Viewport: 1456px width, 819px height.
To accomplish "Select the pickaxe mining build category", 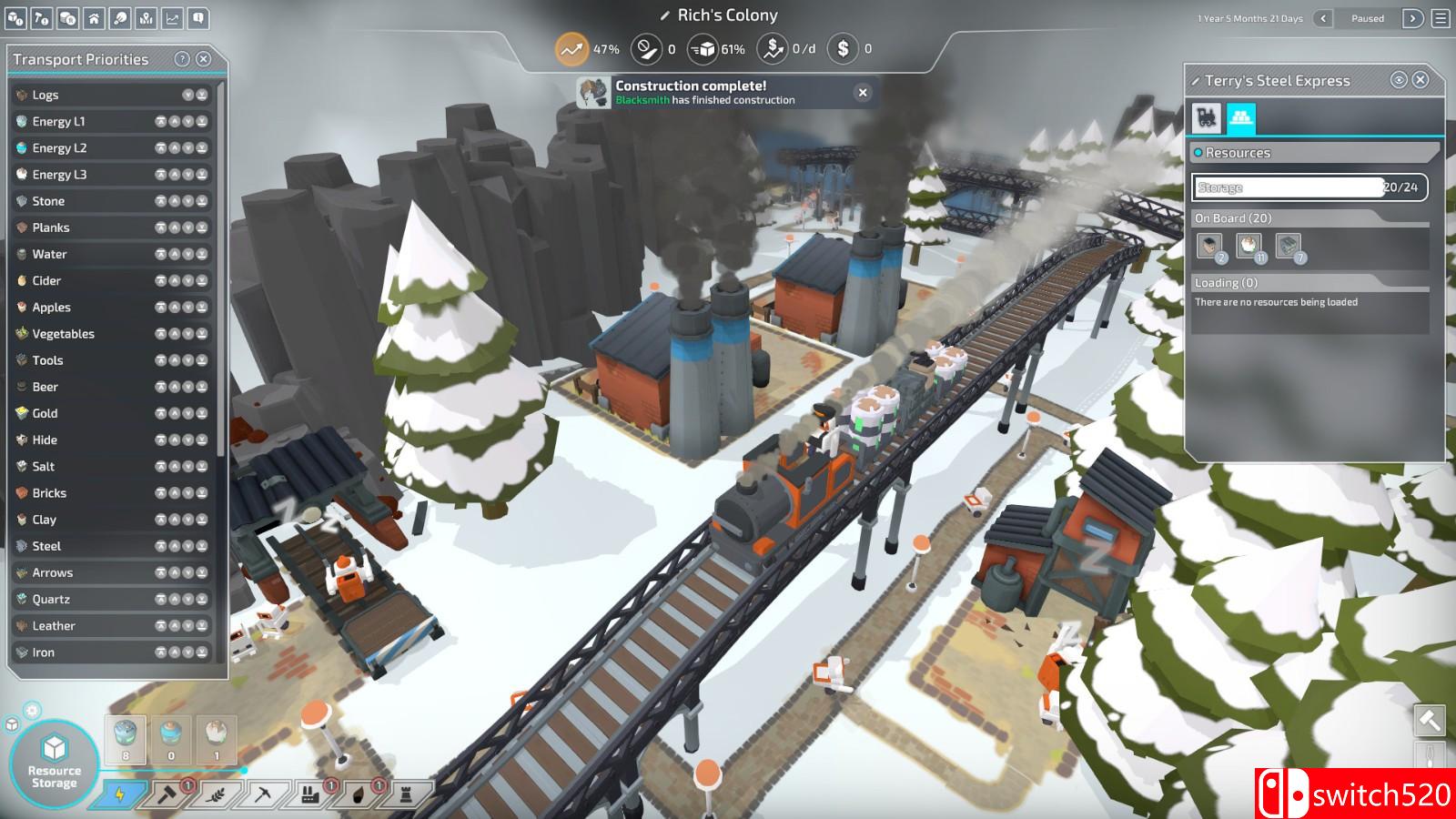I will [x=263, y=794].
